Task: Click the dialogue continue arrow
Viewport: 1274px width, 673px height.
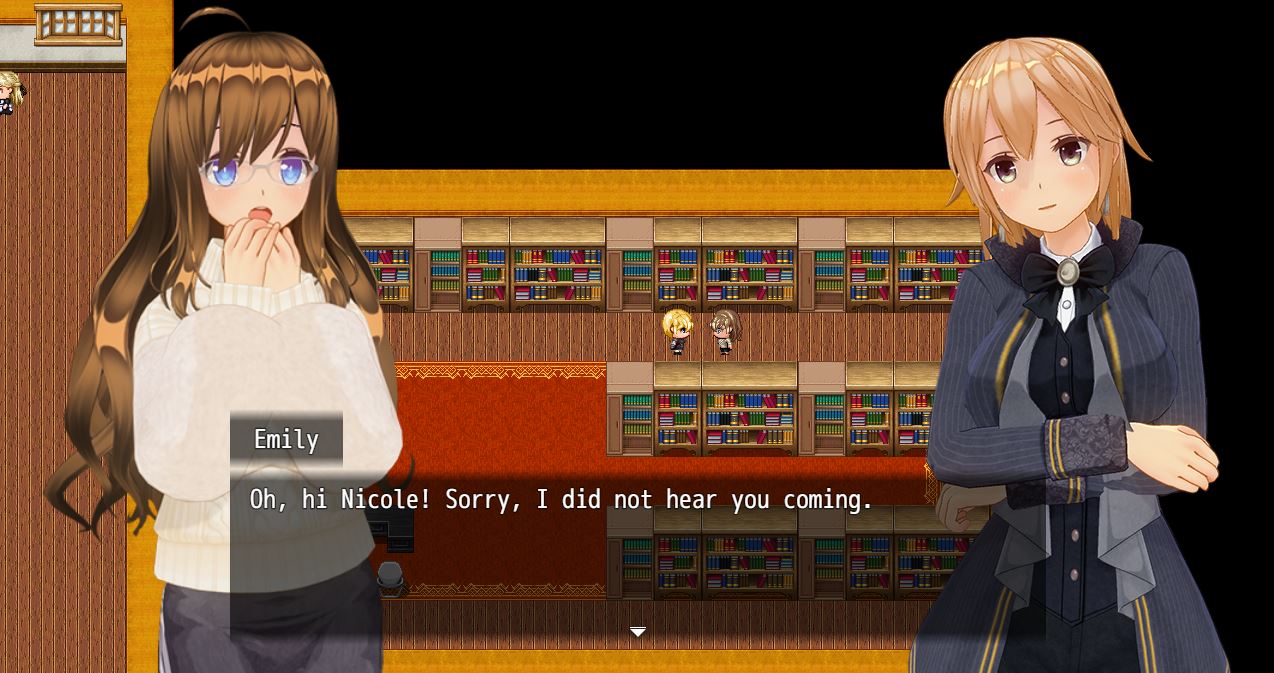Action: (637, 632)
